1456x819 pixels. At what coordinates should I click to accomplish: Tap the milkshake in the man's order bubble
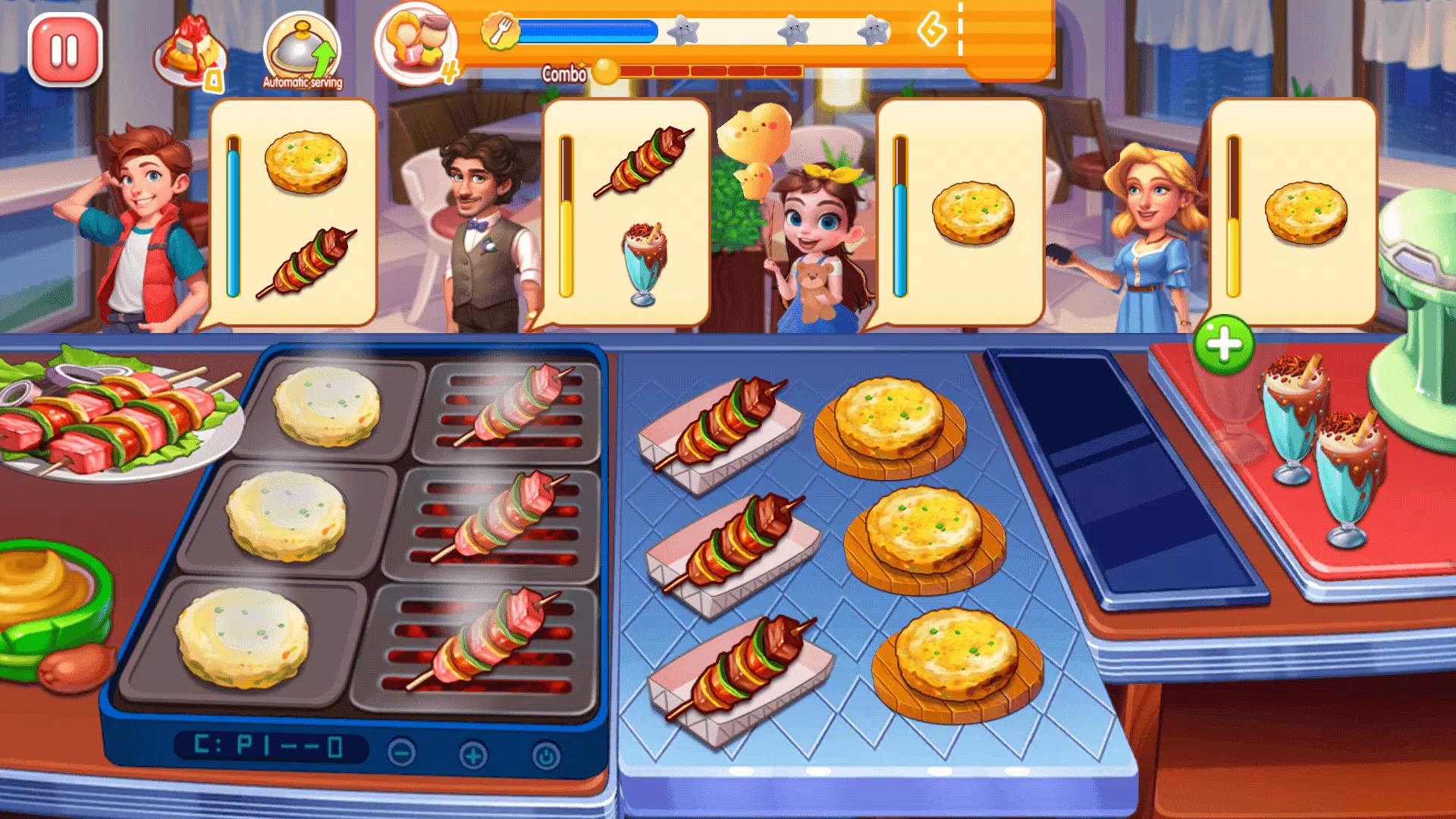[x=643, y=258]
